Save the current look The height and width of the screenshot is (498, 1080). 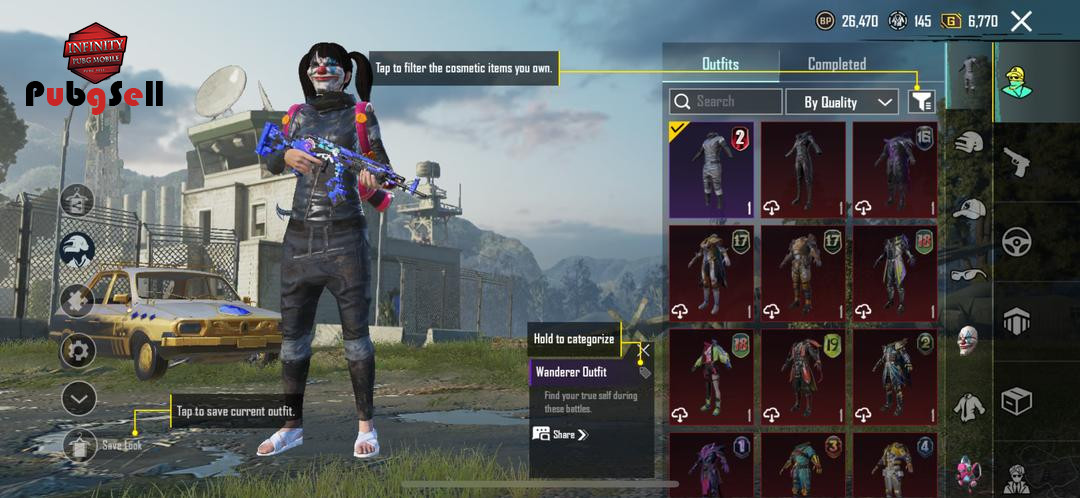click(80, 445)
